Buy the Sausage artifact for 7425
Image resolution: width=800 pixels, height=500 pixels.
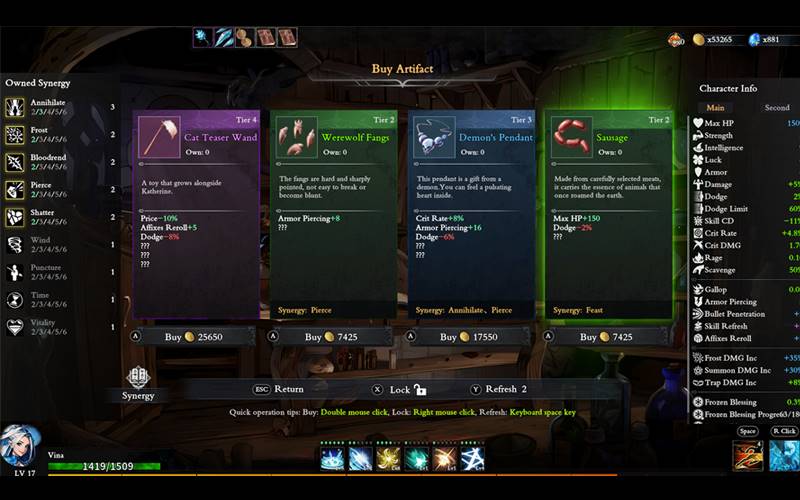pyautogui.click(x=606, y=337)
